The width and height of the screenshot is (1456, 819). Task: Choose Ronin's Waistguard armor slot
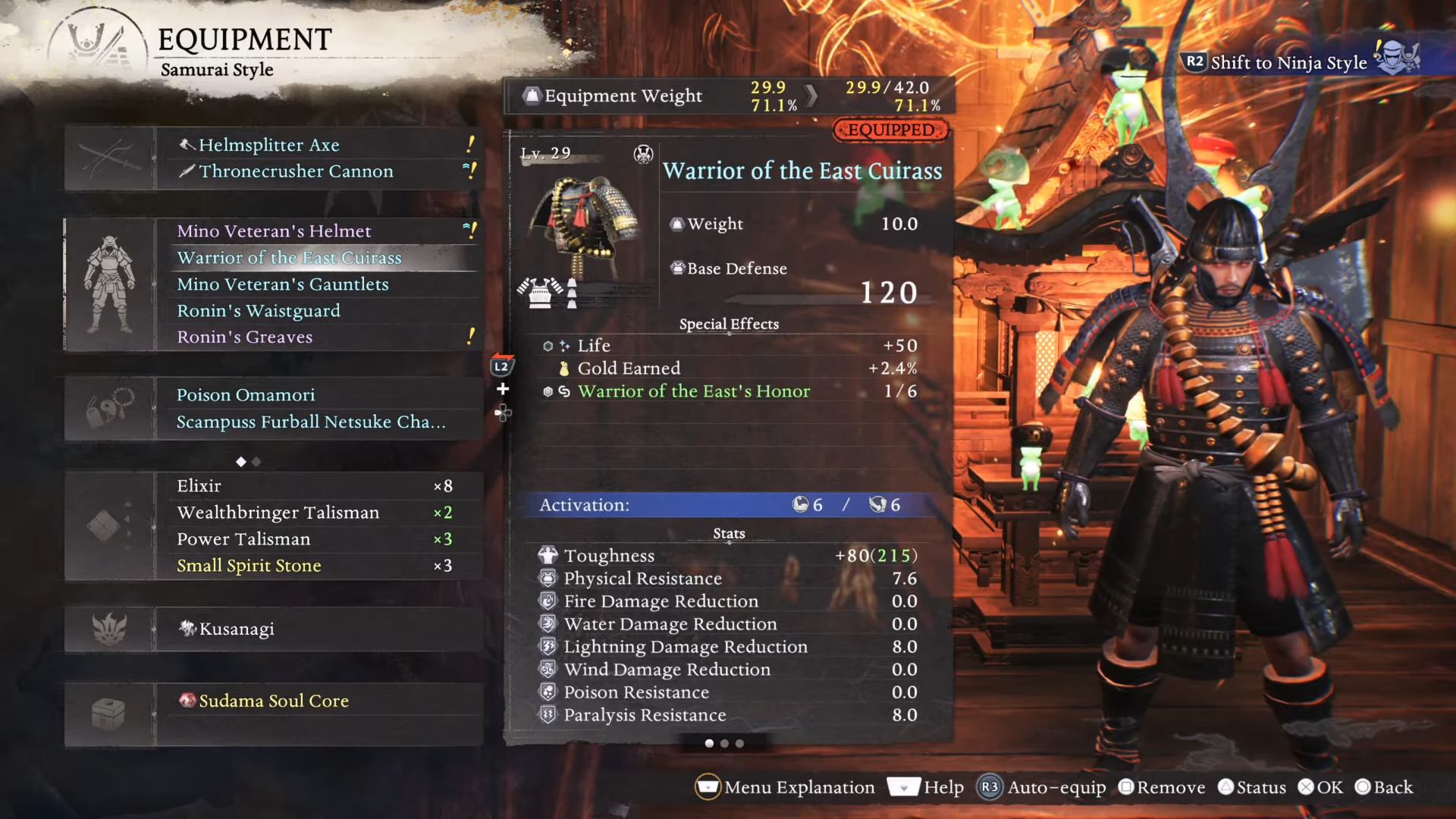click(x=258, y=311)
